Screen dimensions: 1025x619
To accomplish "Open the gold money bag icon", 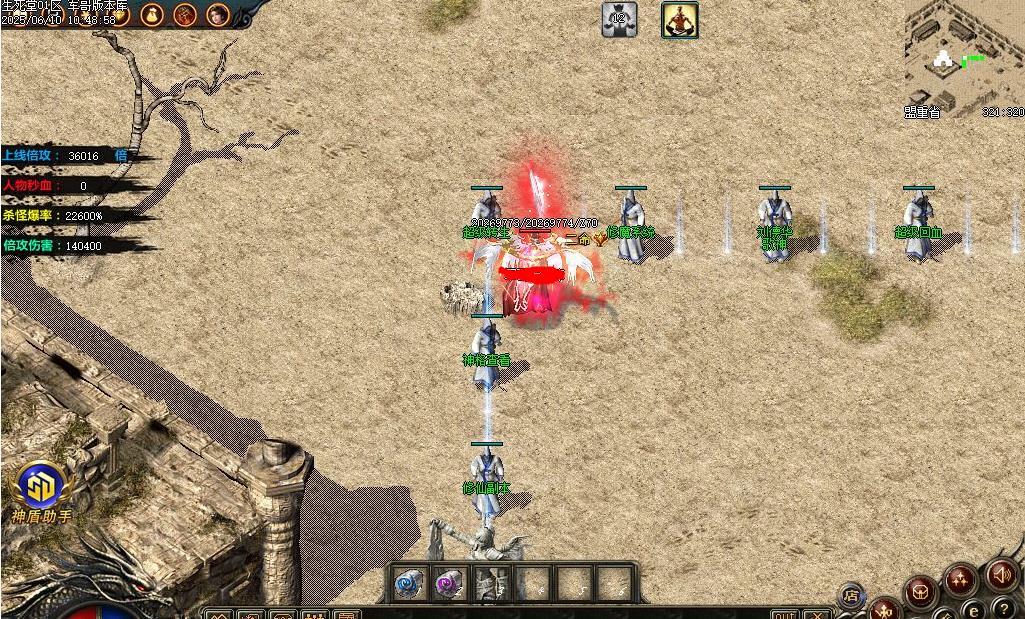I will [152, 14].
